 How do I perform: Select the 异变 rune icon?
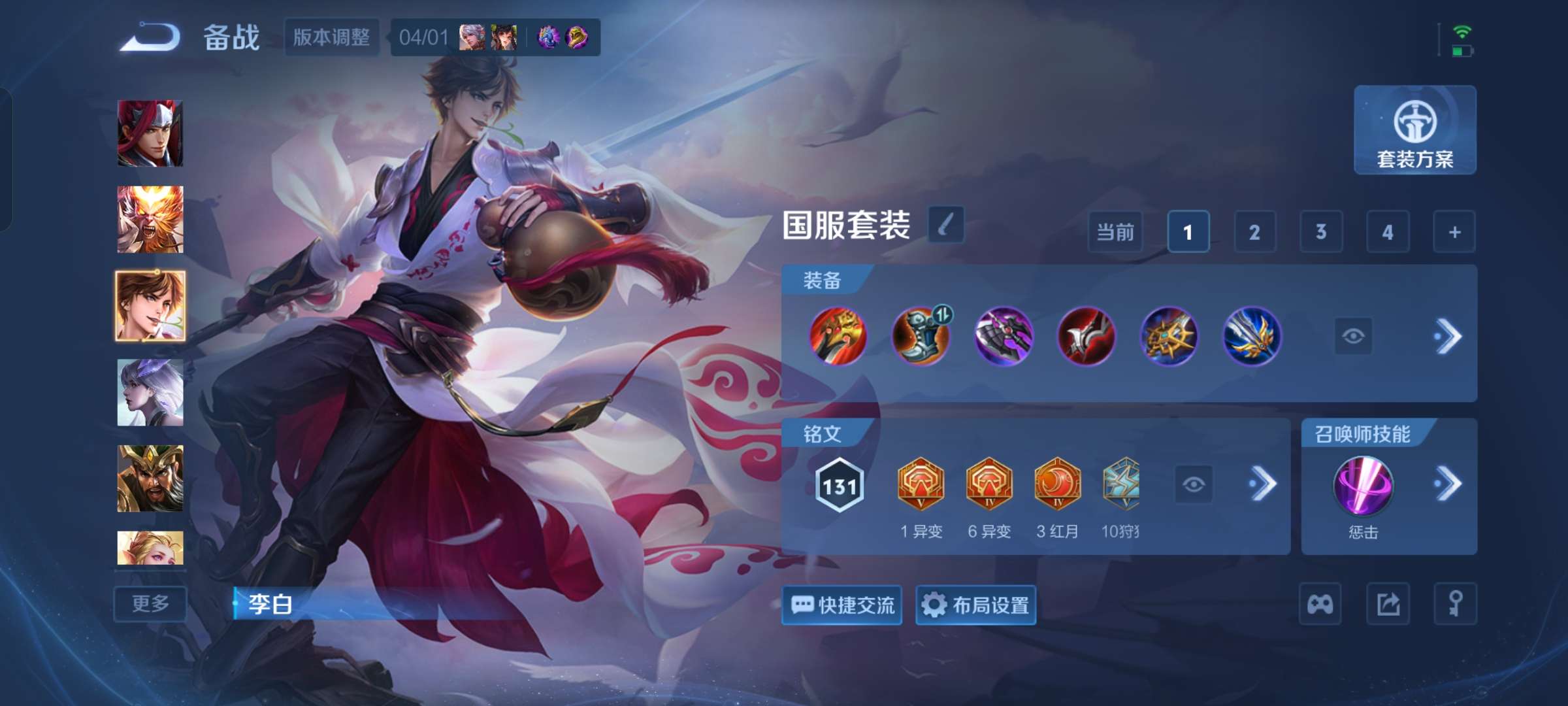coord(922,483)
